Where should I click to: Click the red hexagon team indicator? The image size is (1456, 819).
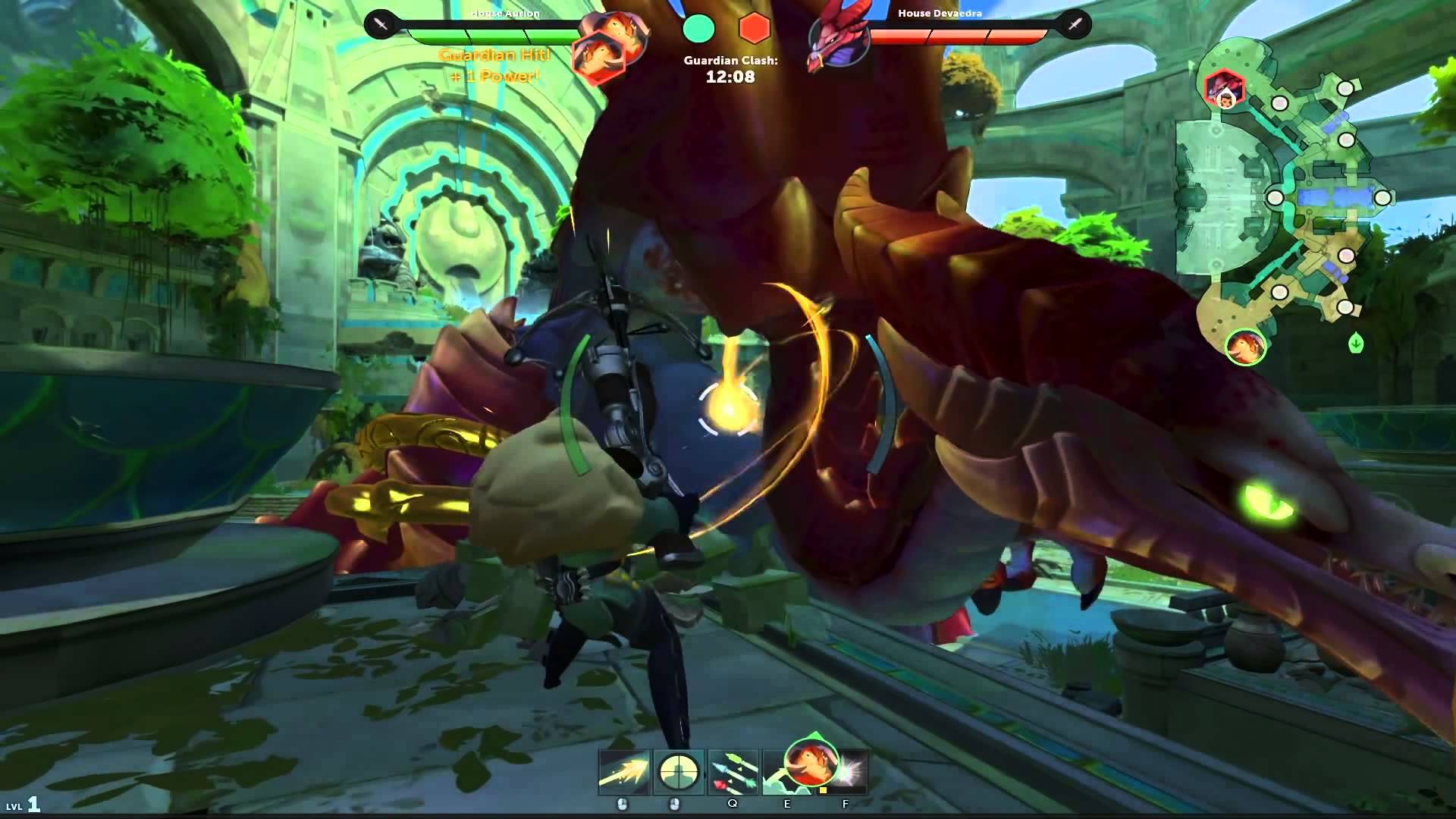pyautogui.click(x=755, y=28)
